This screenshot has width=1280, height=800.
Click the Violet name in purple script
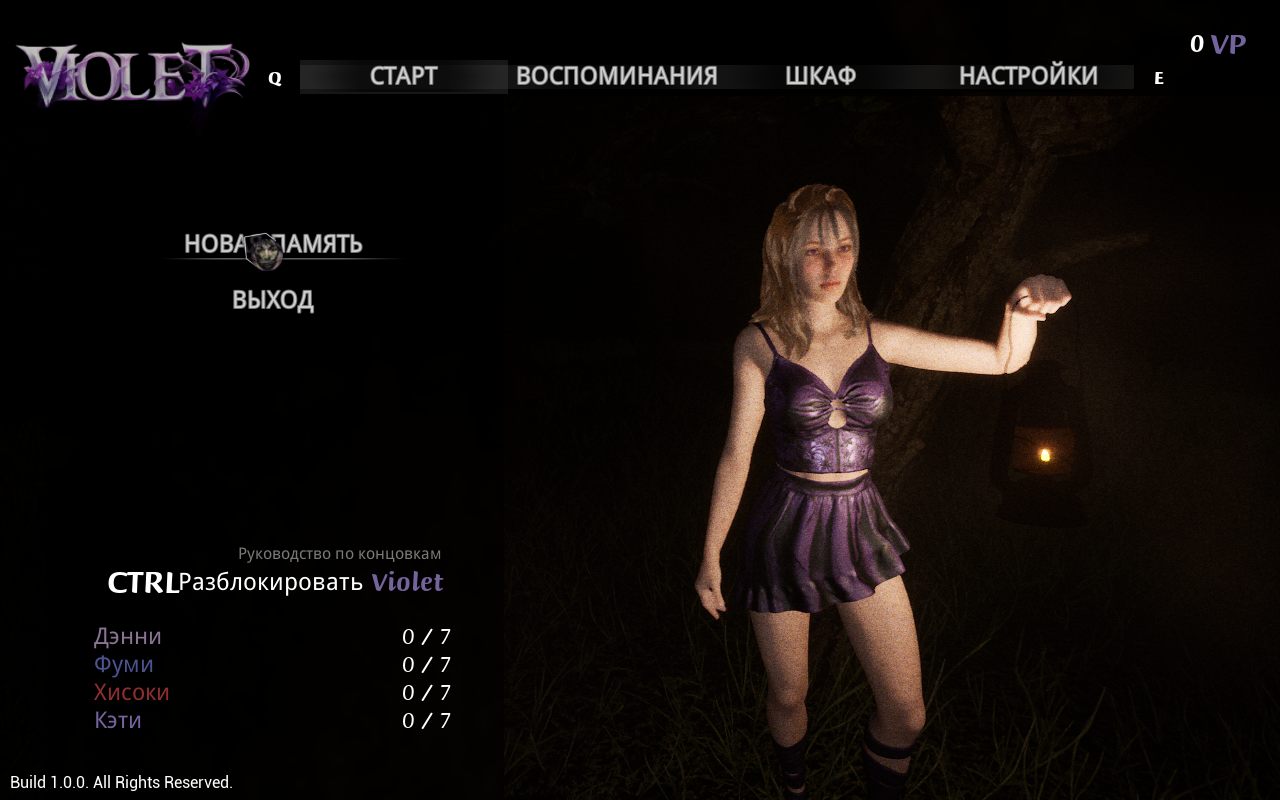click(407, 581)
